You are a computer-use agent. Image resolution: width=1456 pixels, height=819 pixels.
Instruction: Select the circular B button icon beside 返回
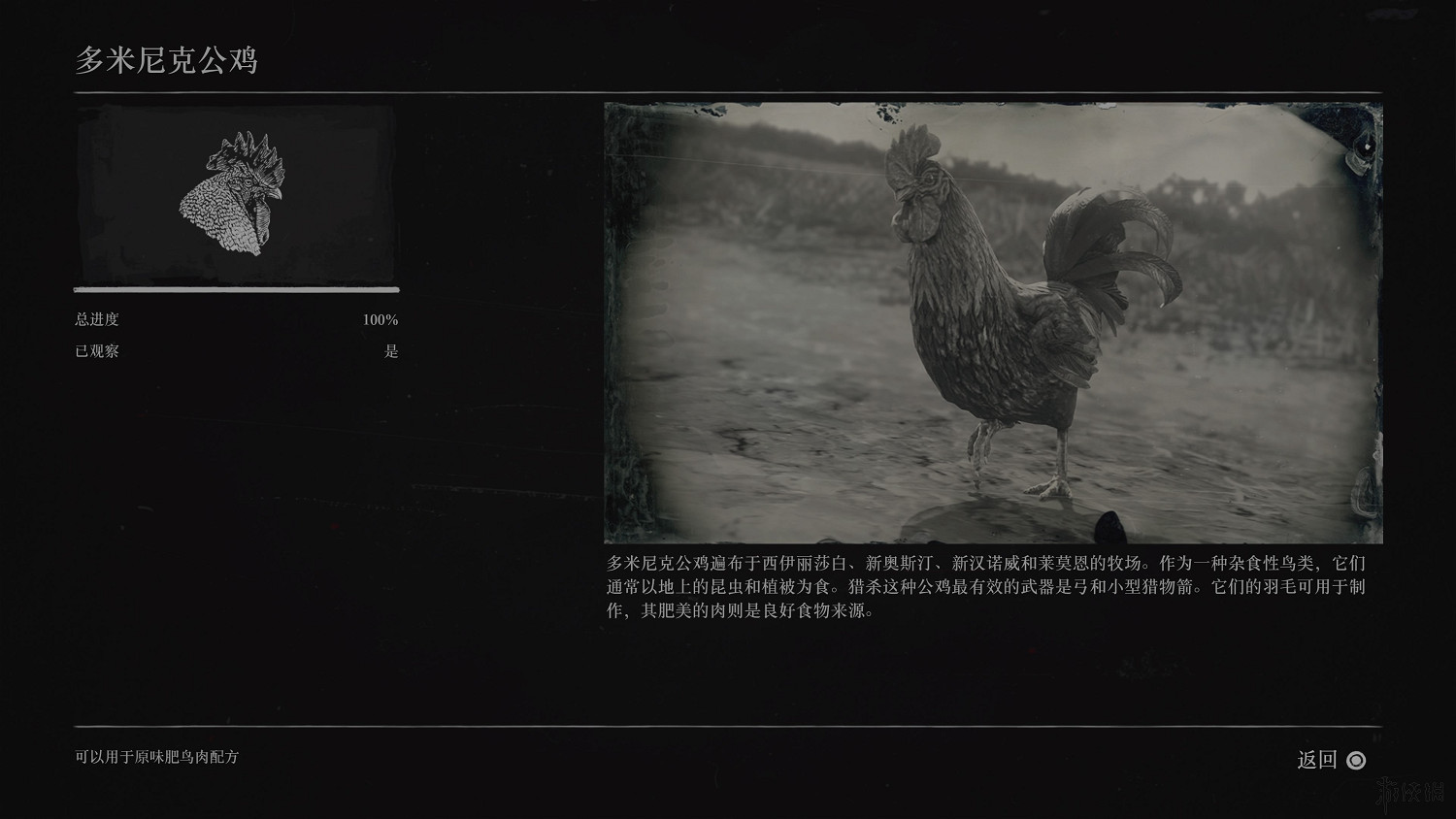tap(1356, 761)
